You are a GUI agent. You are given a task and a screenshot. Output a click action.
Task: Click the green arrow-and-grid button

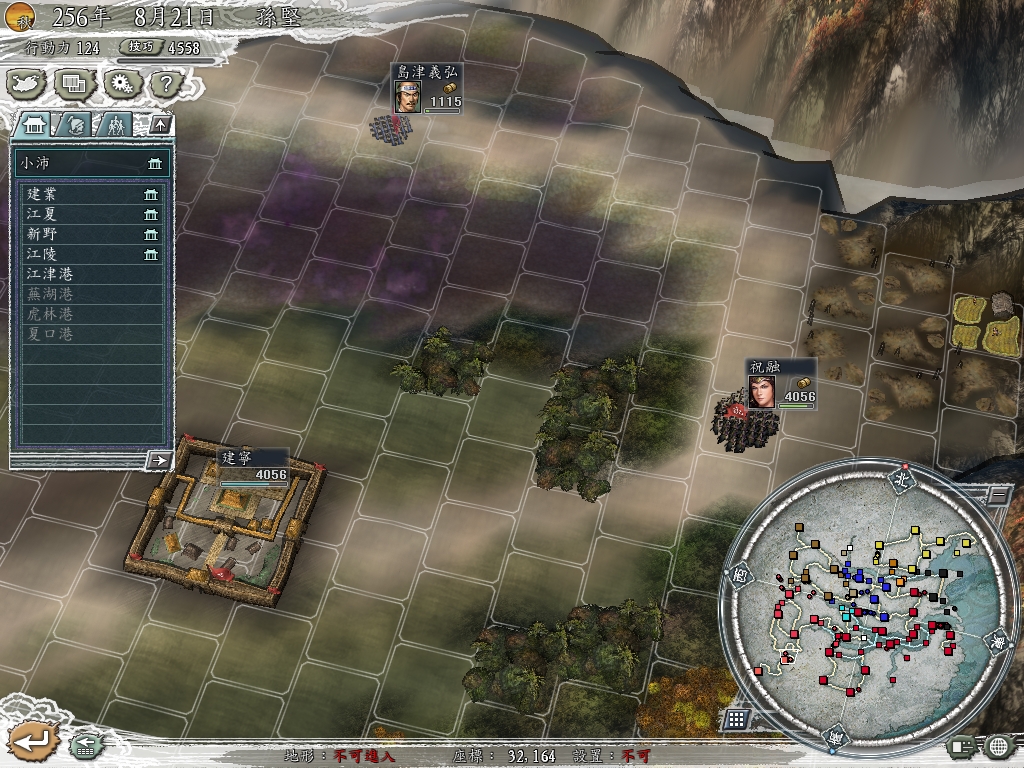point(85,745)
